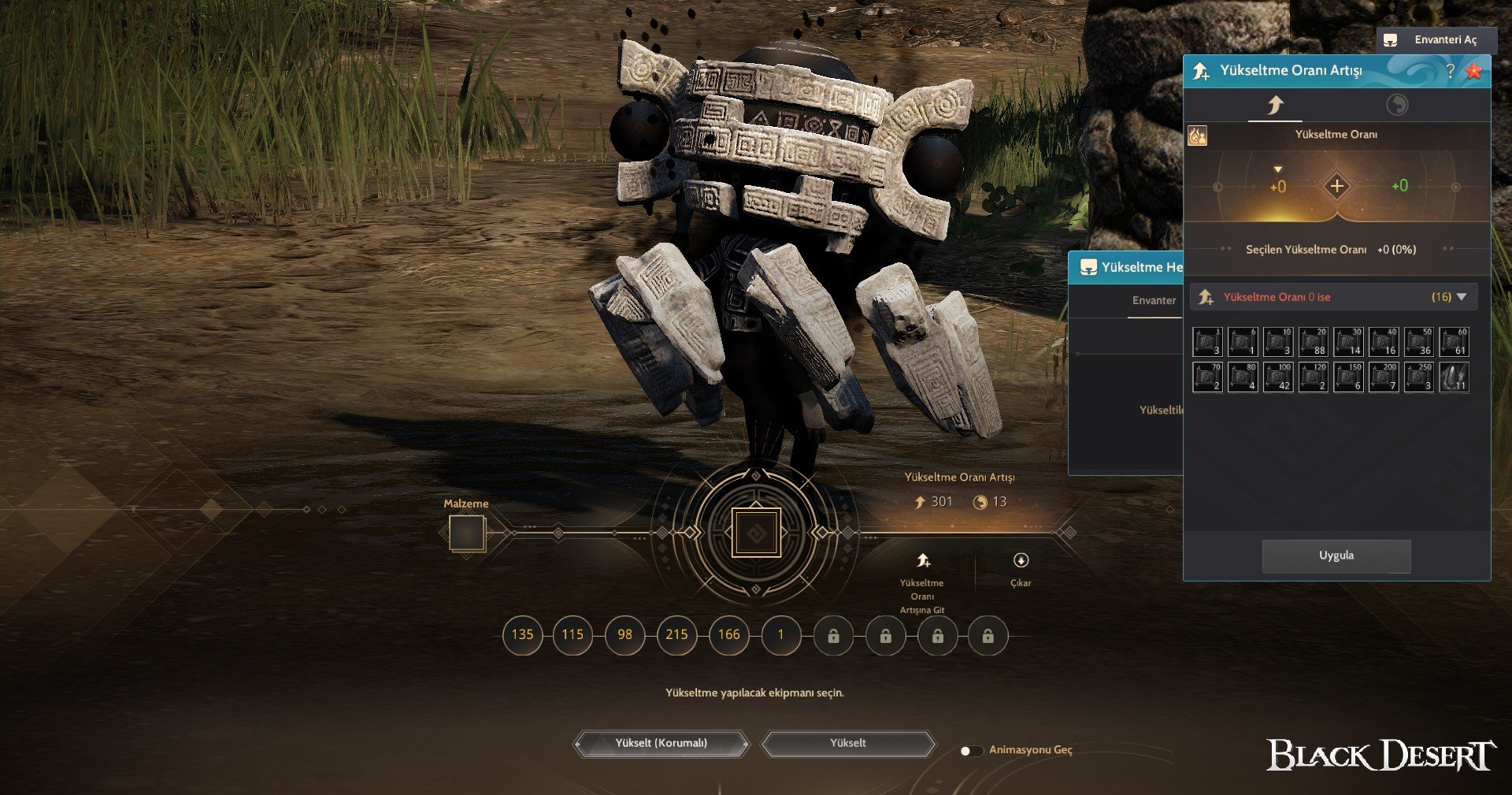Select the scroll item with quantity 88
This screenshot has height=795, width=1512.
(x=1313, y=342)
